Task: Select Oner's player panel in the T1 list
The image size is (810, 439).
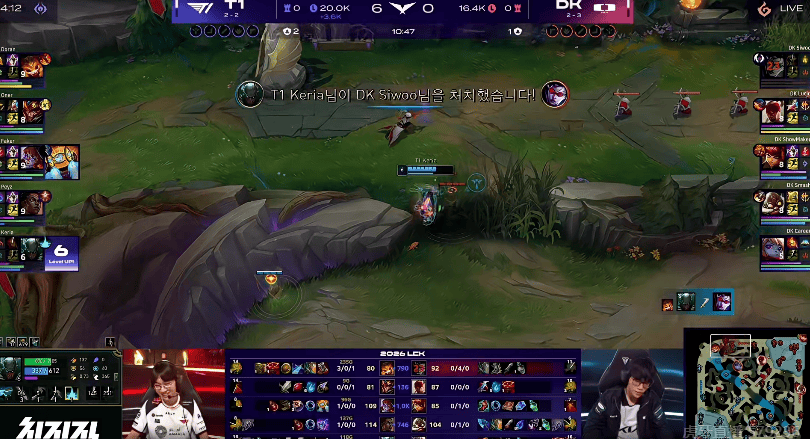Action: pyautogui.click(x=24, y=111)
